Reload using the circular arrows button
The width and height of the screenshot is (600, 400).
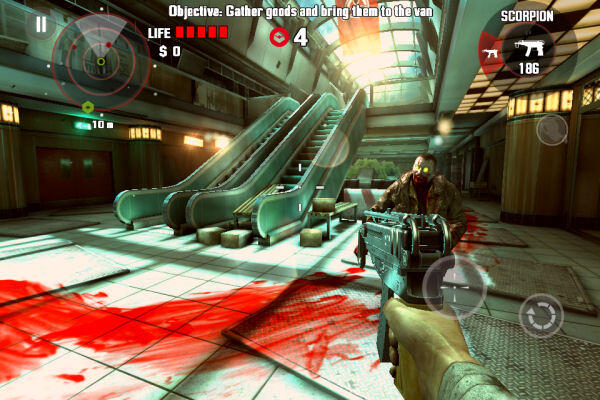point(541,315)
